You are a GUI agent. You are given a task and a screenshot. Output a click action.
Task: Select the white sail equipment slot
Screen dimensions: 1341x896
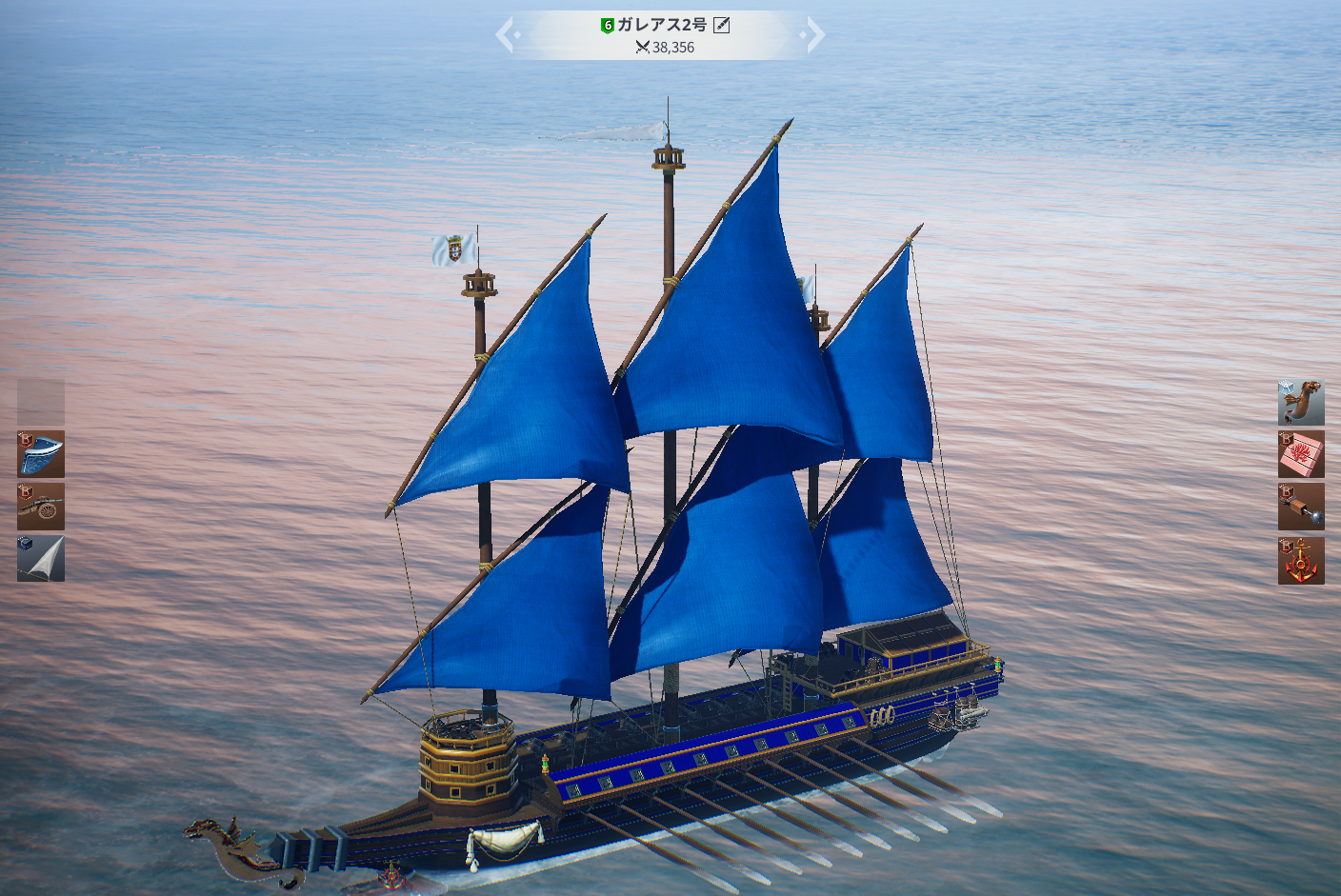(x=41, y=559)
